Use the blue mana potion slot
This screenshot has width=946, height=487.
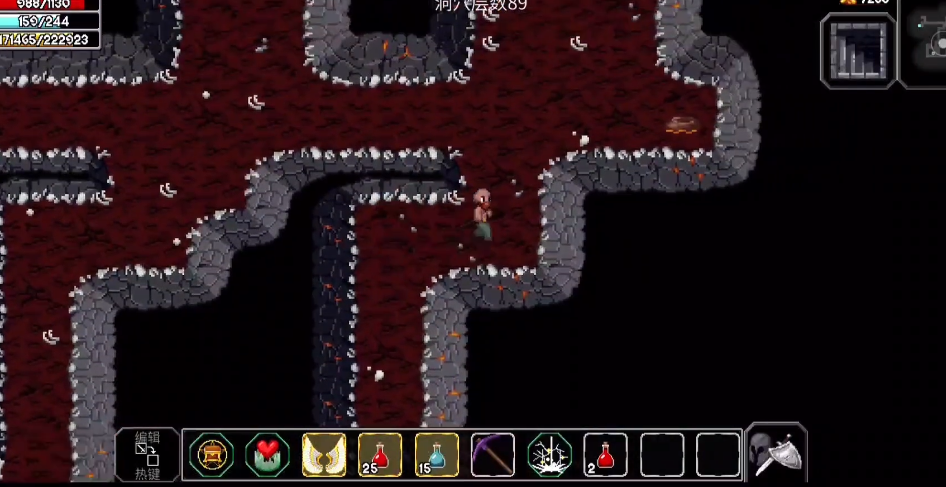(436, 455)
